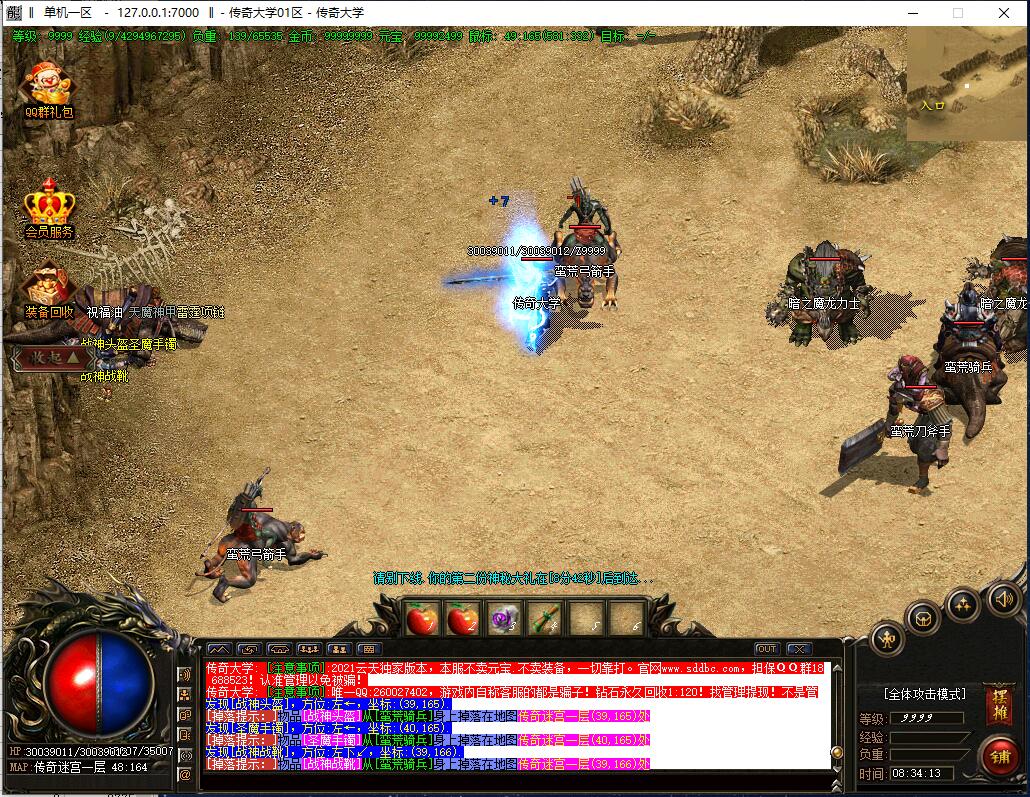Maximize the game window

[957, 13]
